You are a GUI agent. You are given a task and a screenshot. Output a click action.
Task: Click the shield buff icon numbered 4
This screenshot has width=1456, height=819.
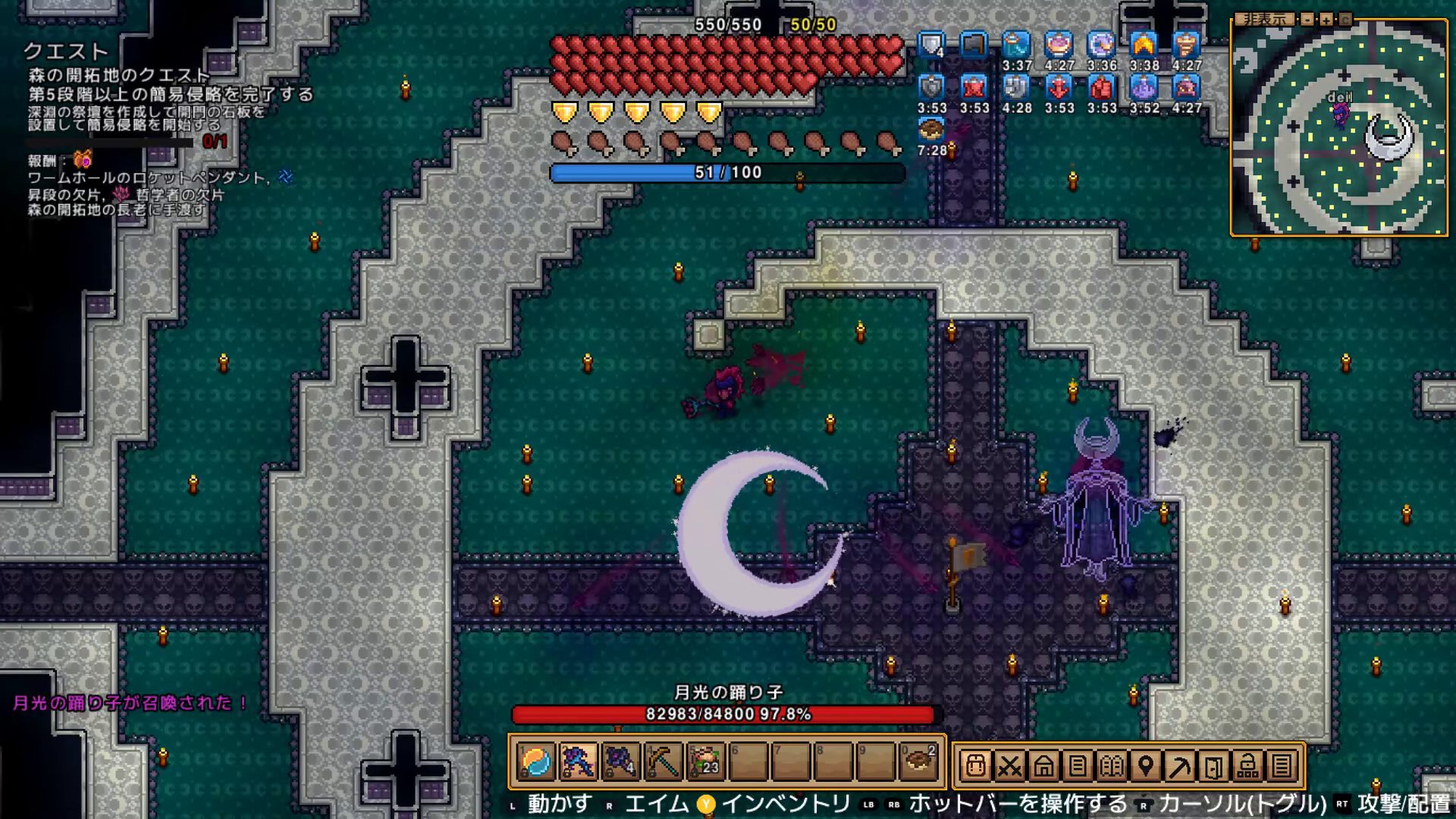[x=931, y=45]
